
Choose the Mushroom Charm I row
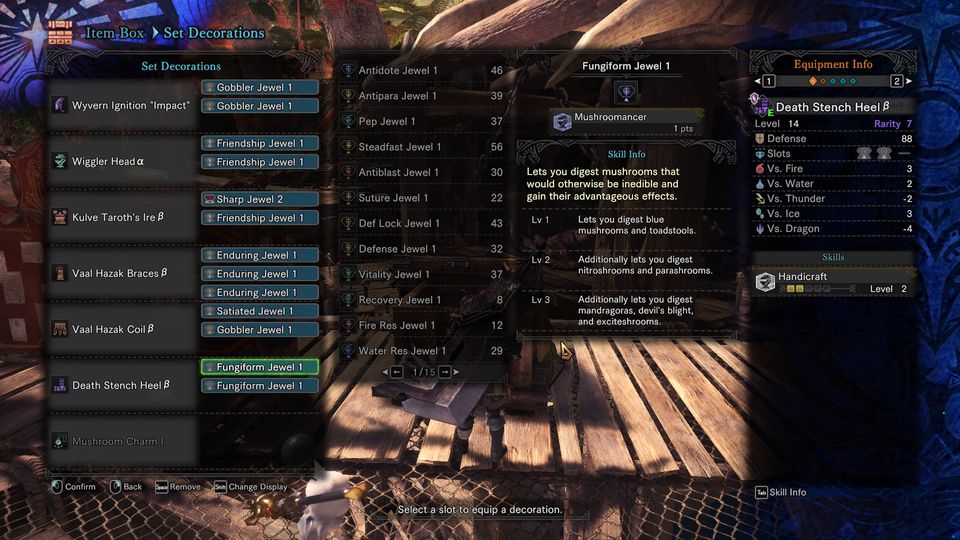point(122,441)
